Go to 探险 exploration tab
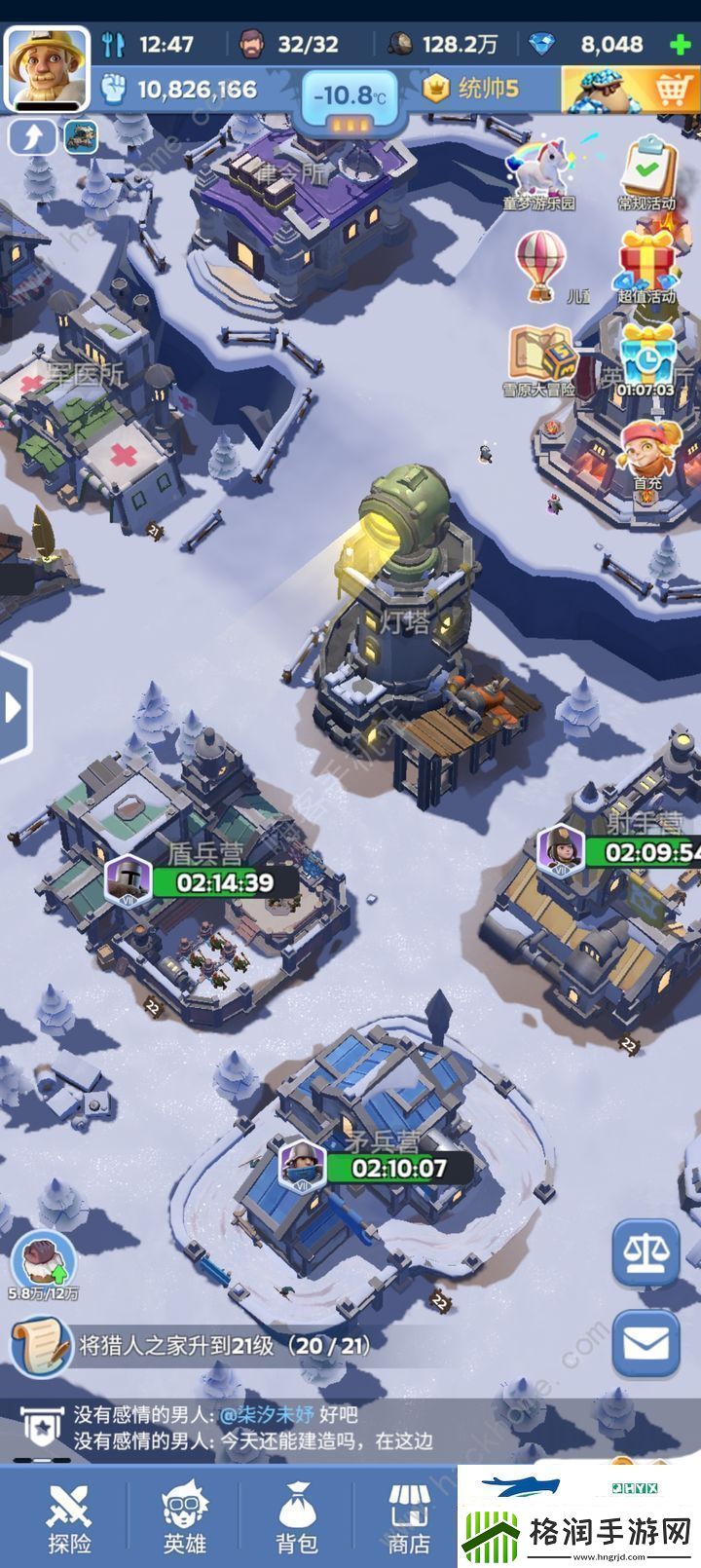Image resolution: width=701 pixels, height=1568 pixels. coord(69,1517)
